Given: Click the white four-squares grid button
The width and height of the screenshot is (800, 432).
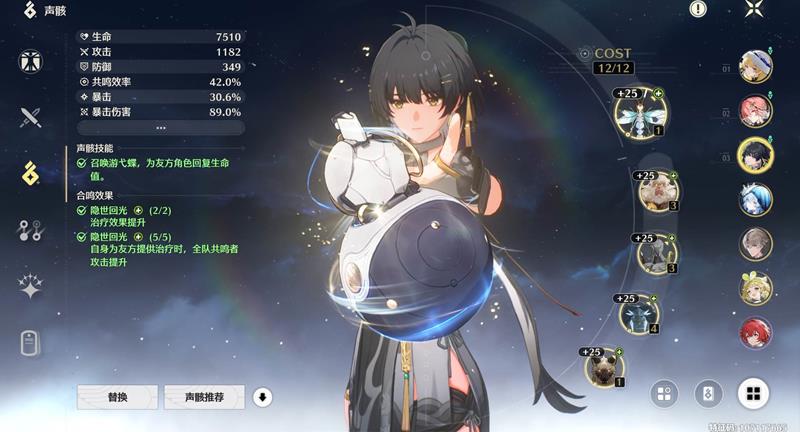Looking at the screenshot, I should (754, 393).
